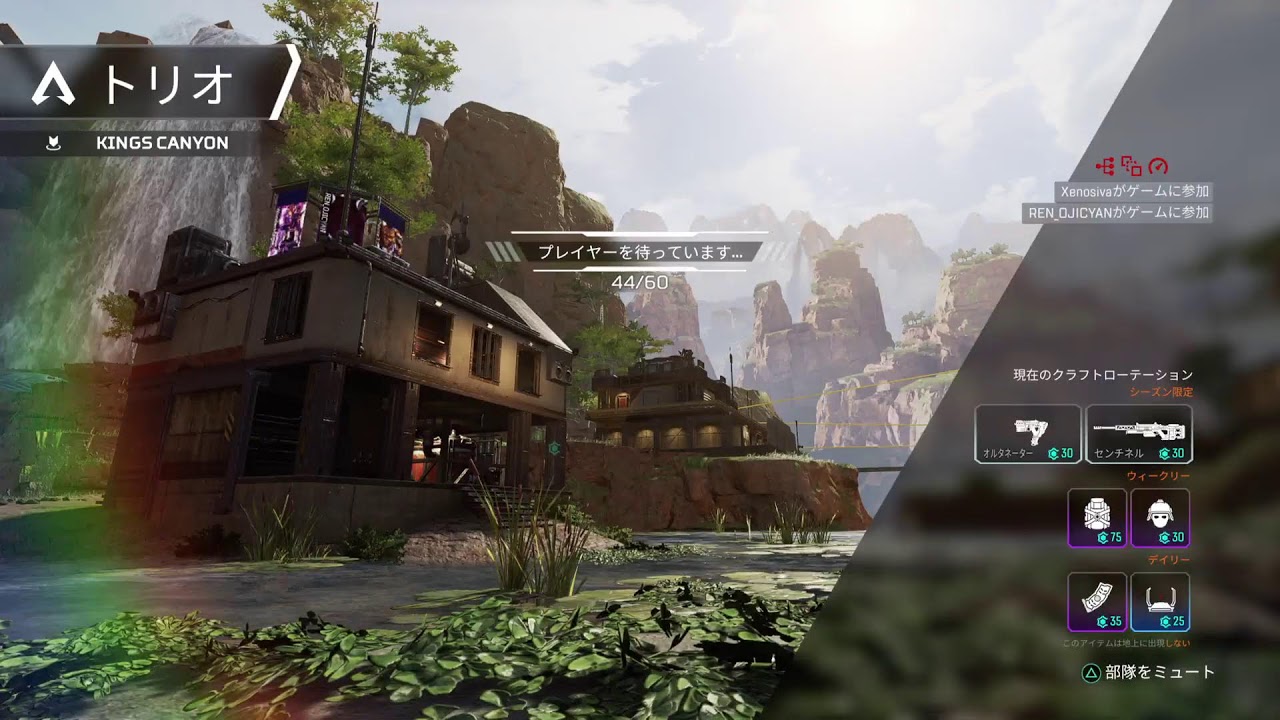Select the Sentinel sniper crafting slot
Screen dimensions: 1280x720
coord(1139,434)
